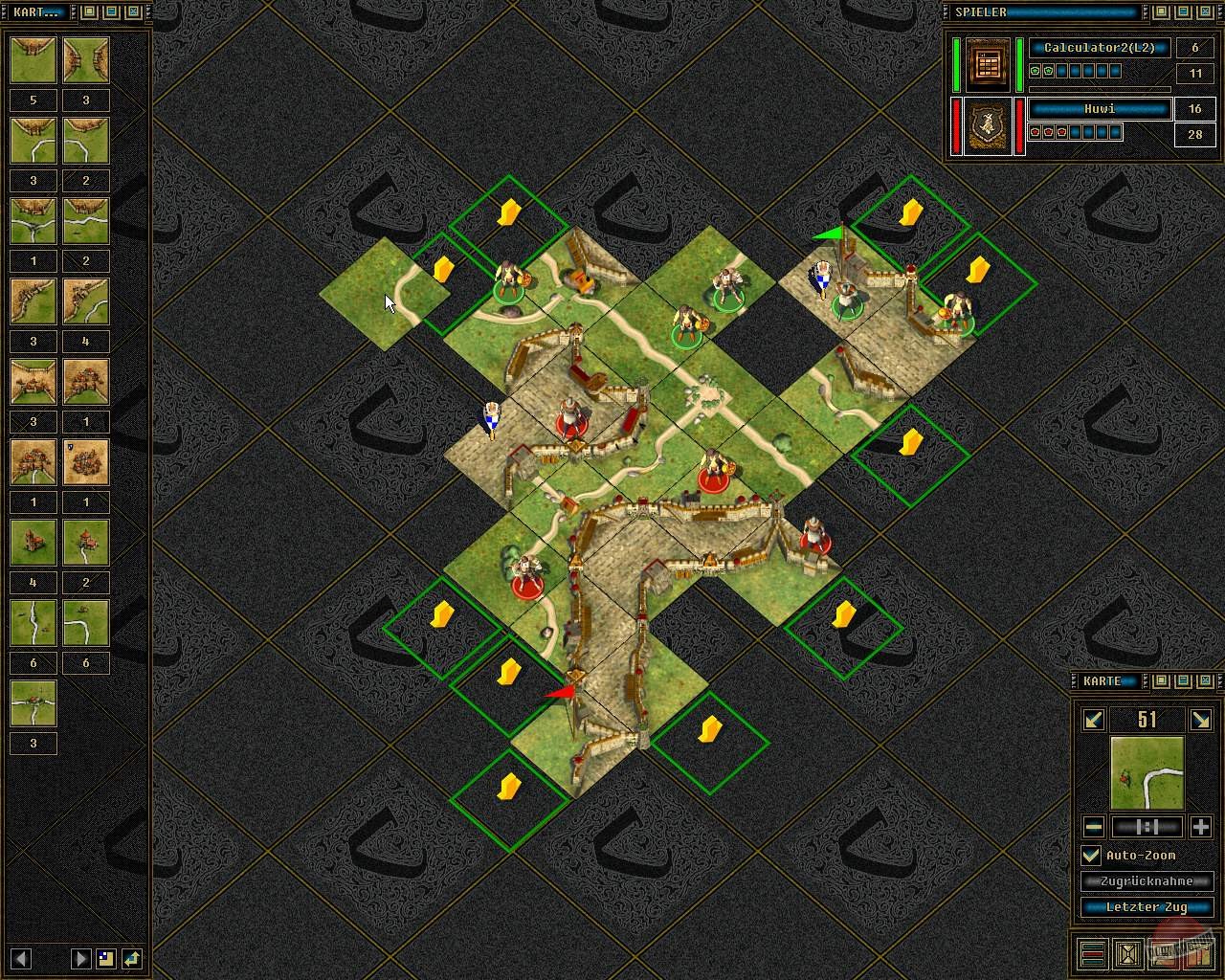Click the KARTE title bar label
The height and width of the screenshot is (980, 1225).
click(x=1102, y=681)
